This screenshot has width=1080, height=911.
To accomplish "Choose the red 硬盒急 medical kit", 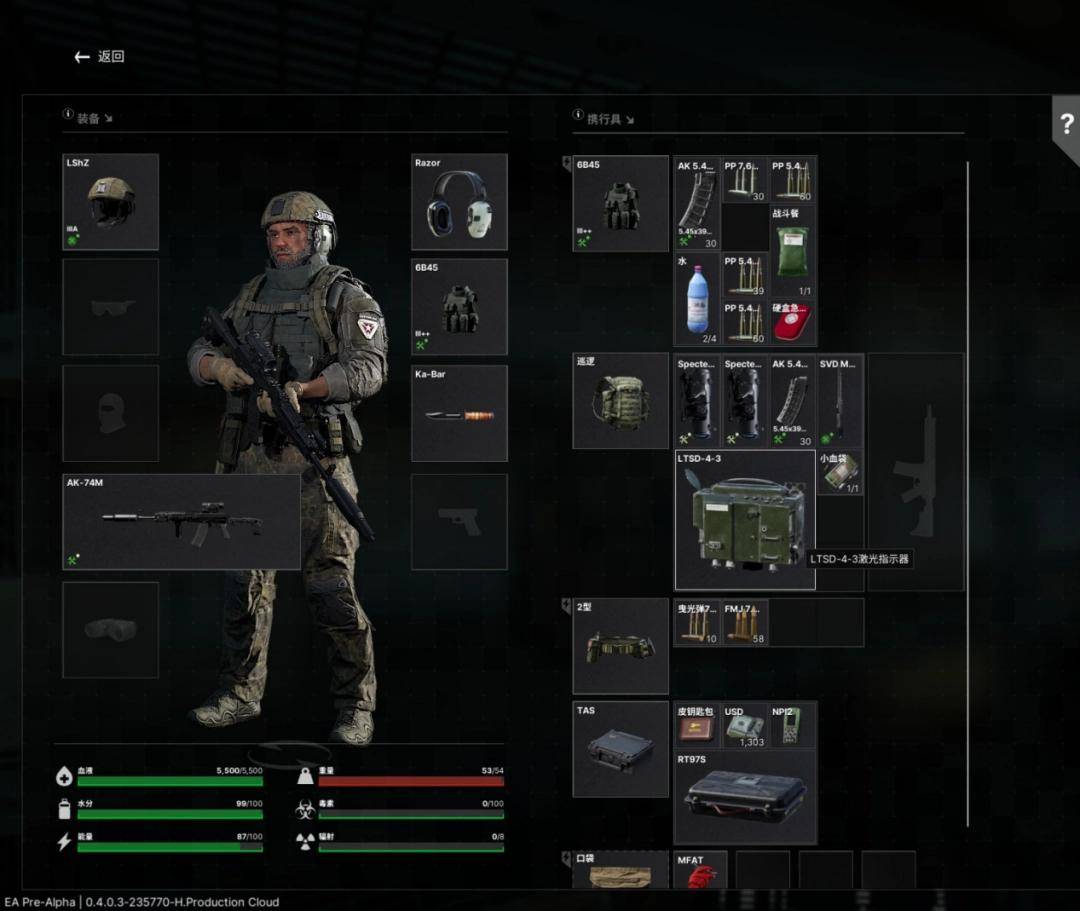I will point(793,323).
